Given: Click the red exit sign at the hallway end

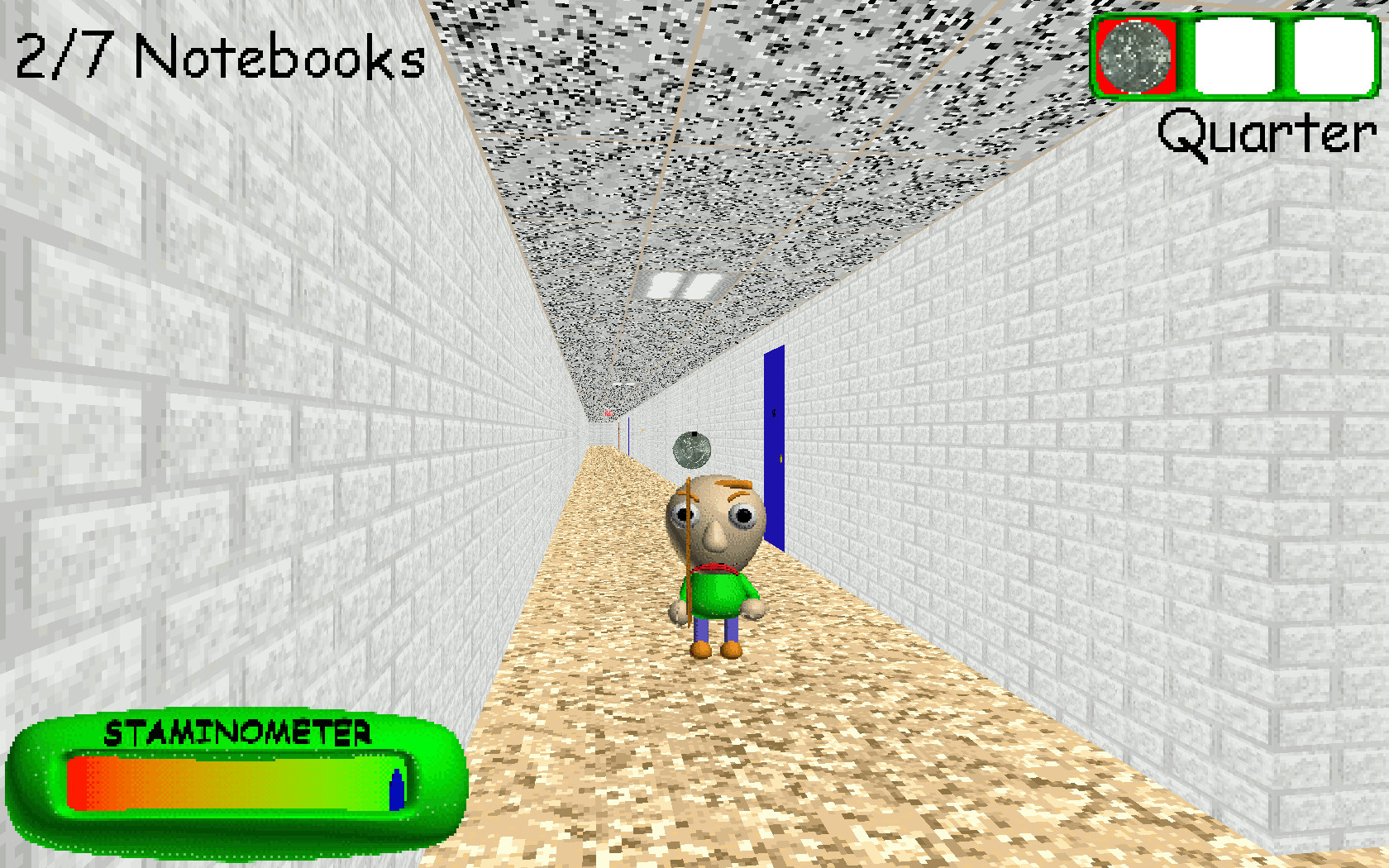Looking at the screenshot, I should point(609,413).
